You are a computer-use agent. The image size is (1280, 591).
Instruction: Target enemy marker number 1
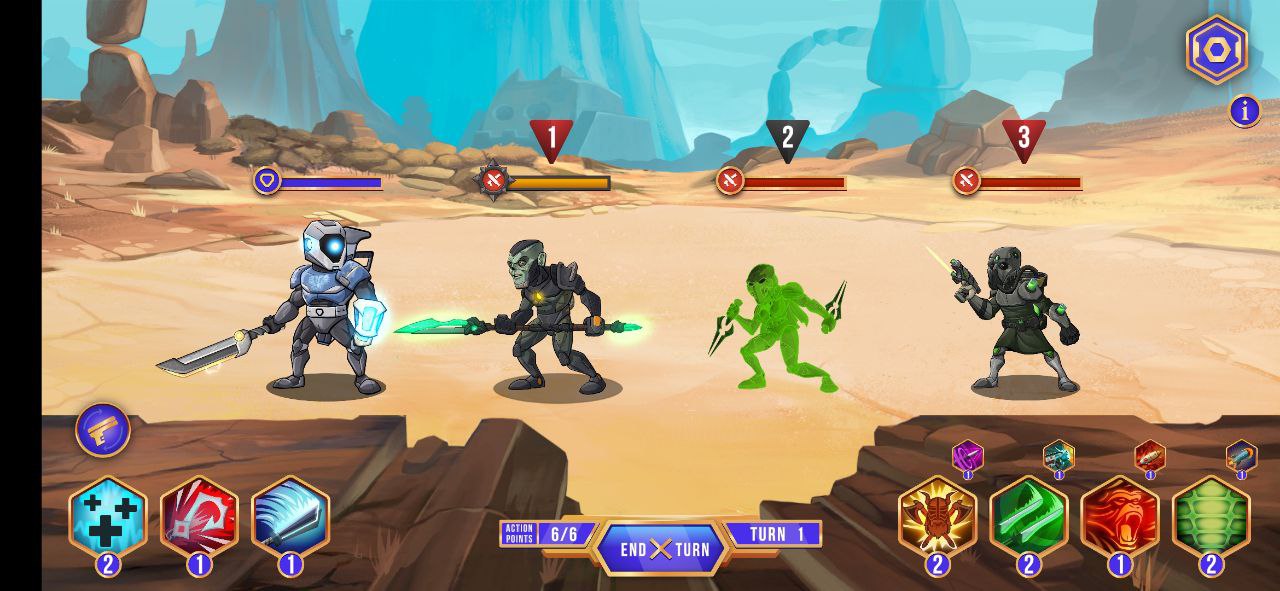pyautogui.click(x=551, y=139)
